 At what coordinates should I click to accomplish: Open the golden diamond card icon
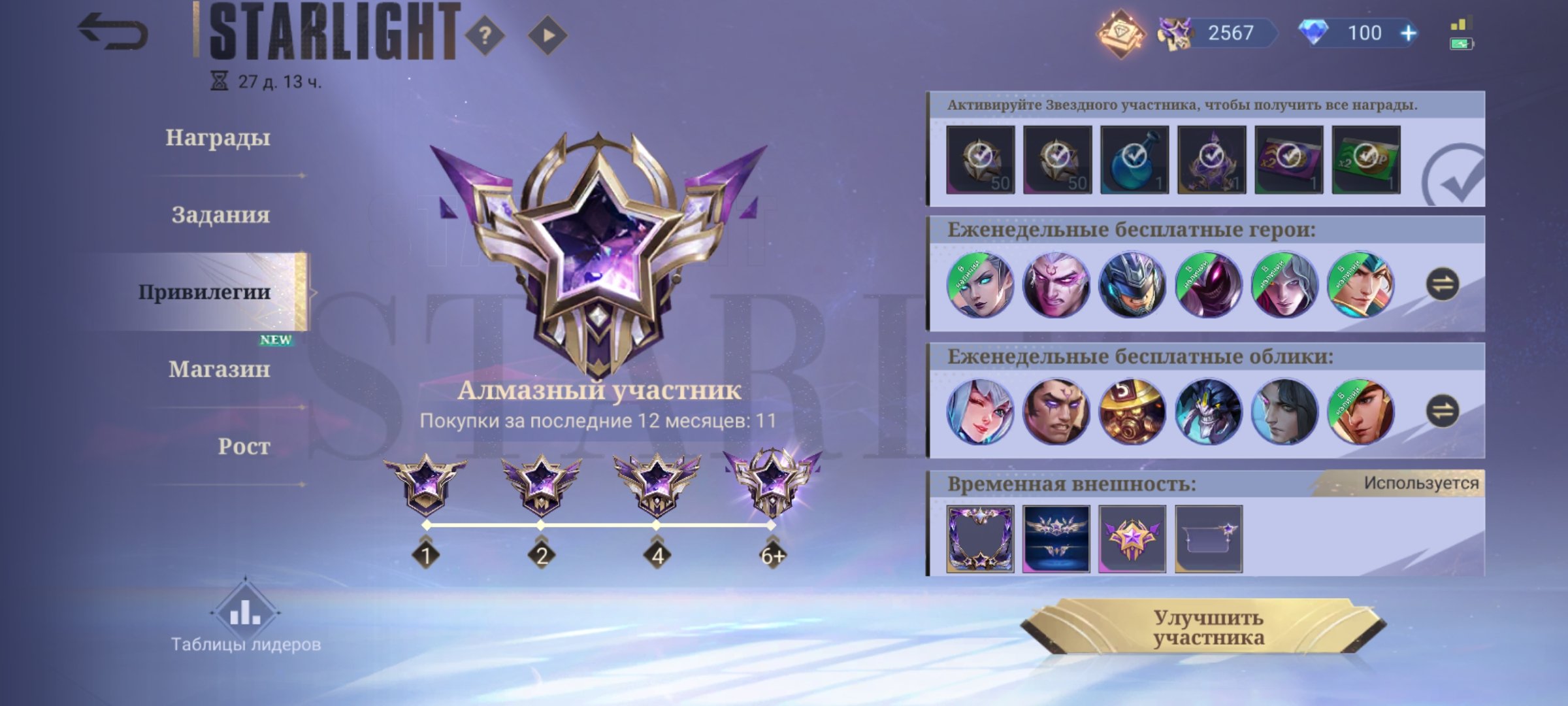(x=1121, y=33)
